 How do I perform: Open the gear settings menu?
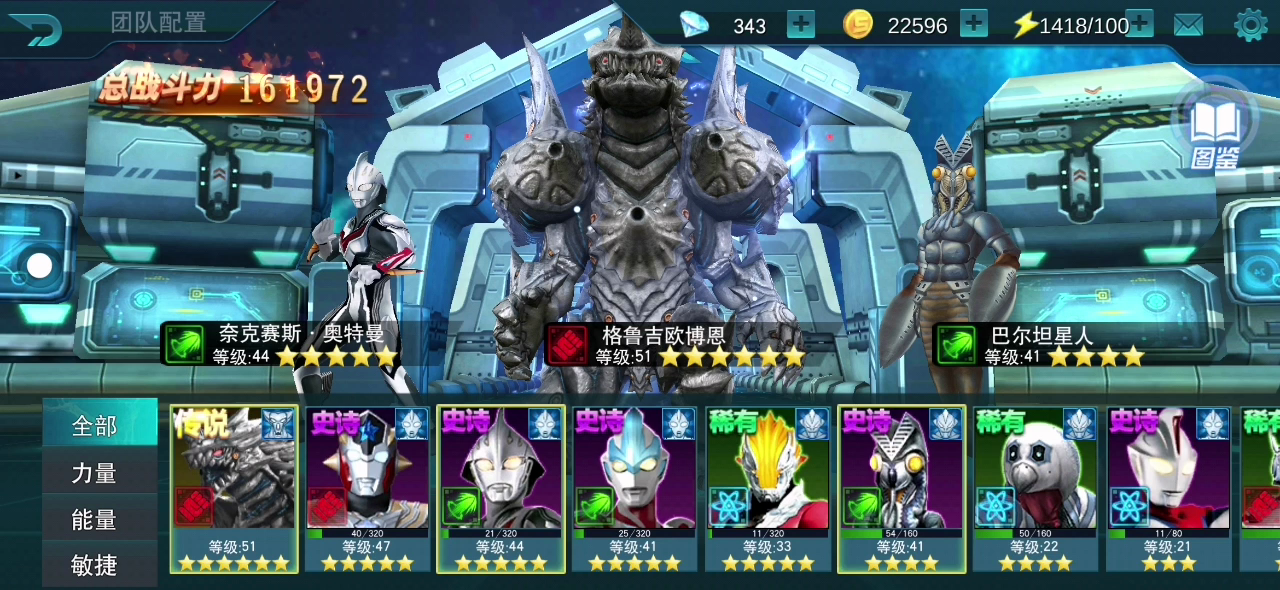(x=1250, y=25)
